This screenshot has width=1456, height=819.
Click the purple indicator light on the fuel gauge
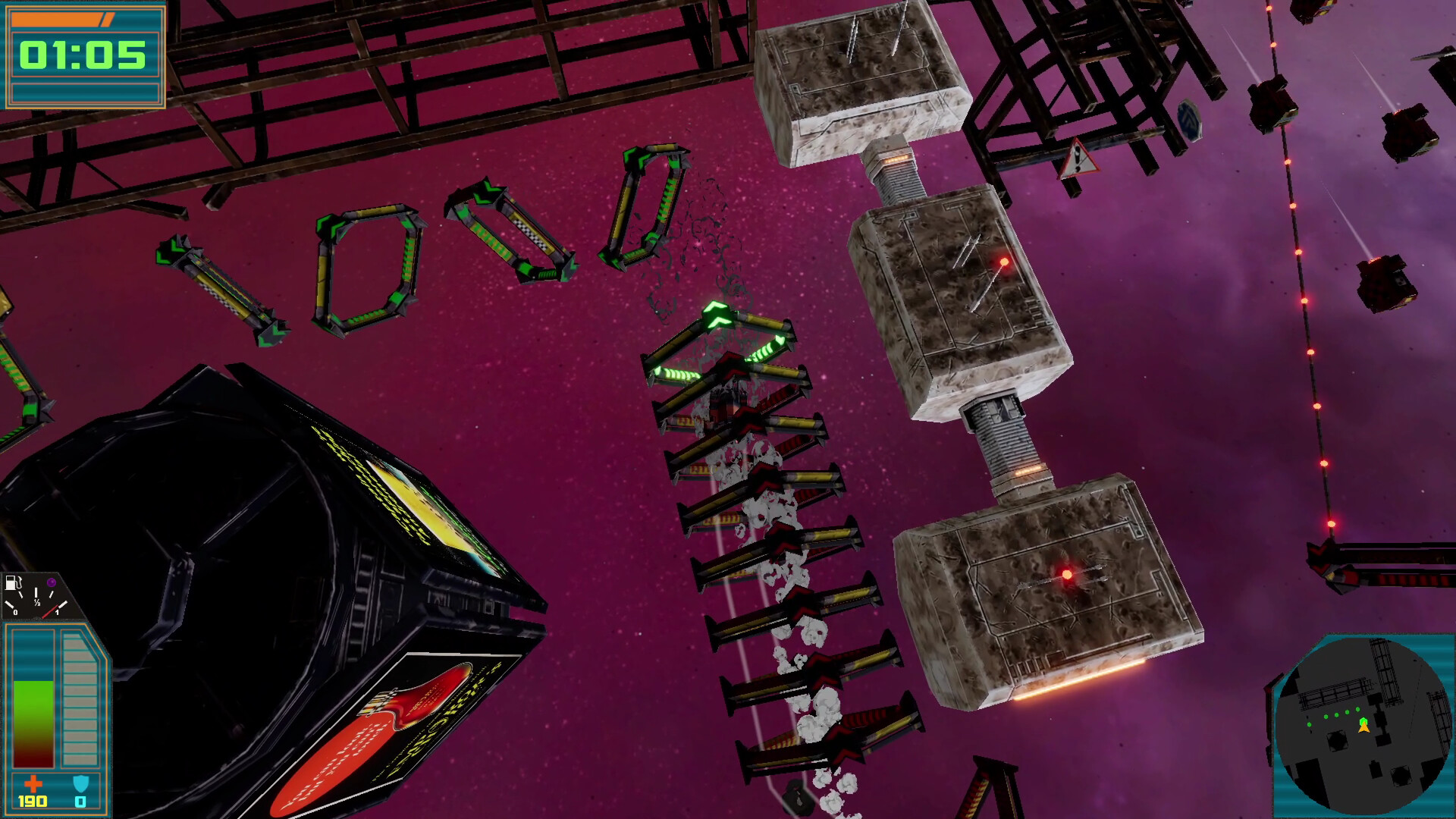[x=52, y=582]
